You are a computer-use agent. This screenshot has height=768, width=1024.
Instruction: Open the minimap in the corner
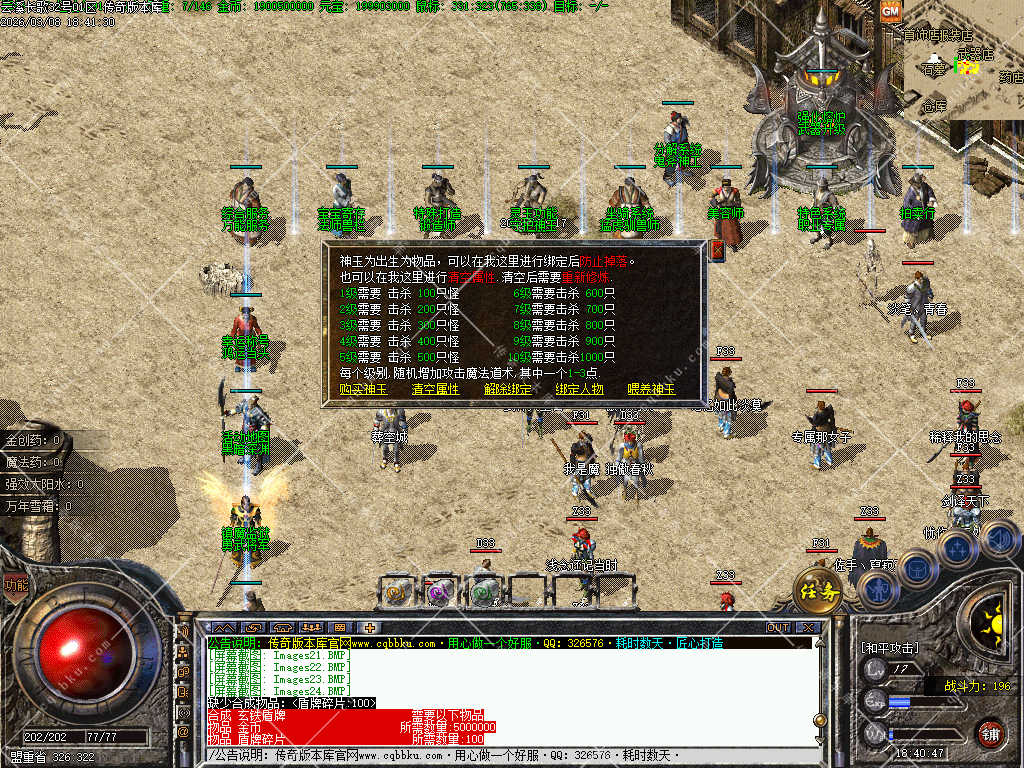click(x=965, y=70)
